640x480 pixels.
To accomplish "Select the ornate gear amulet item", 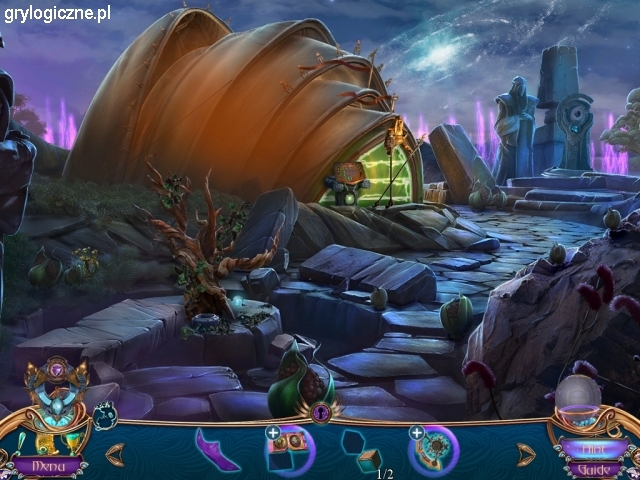I will coord(433,450).
